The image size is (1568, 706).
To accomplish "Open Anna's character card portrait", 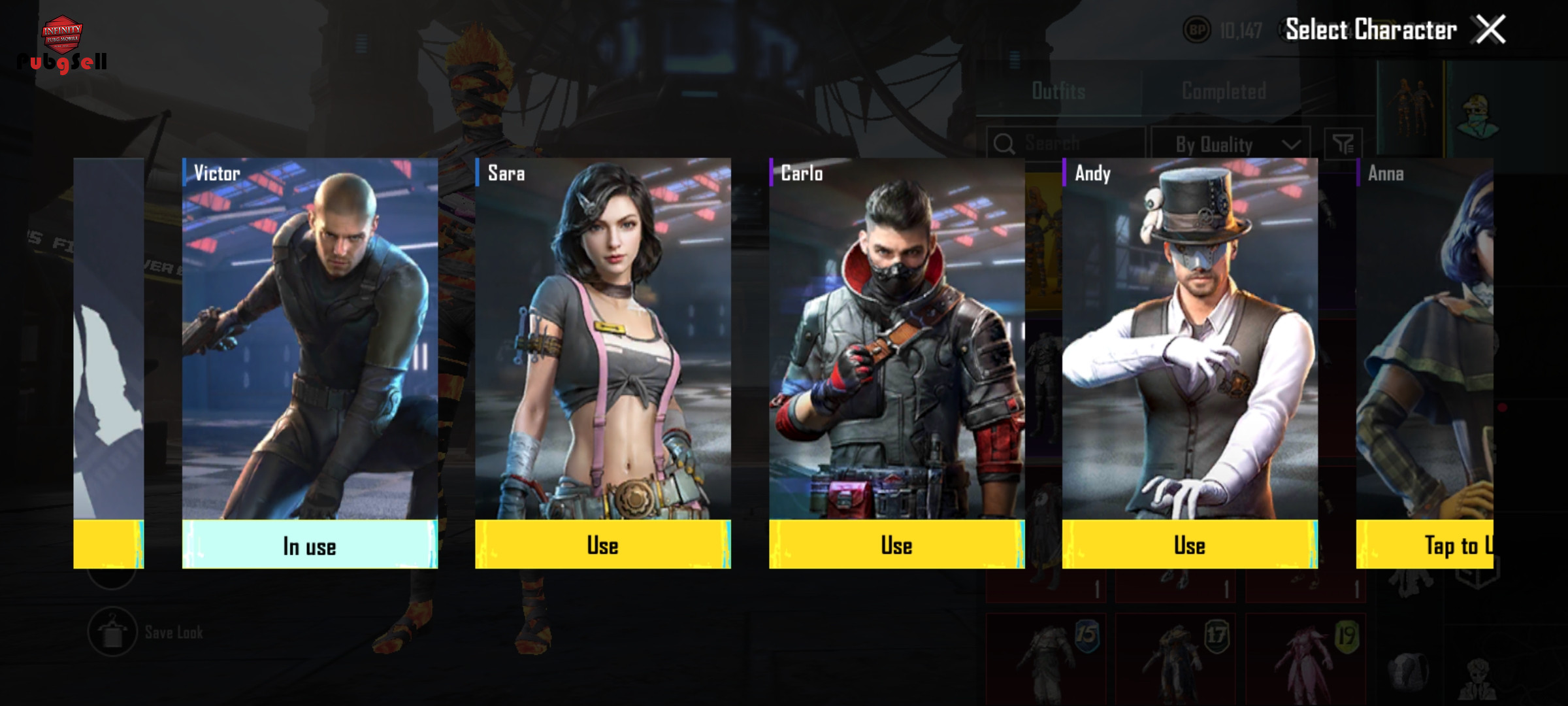I will [1424, 340].
